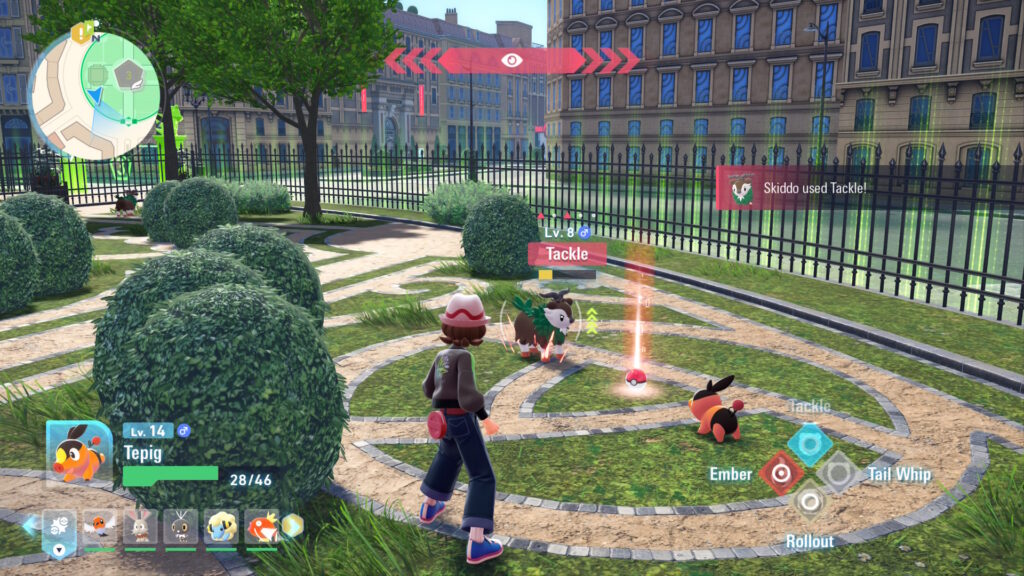Click the yellow hexagon icon beside the party
The height and width of the screenshot is (576, 1024).
pos(291,525)
